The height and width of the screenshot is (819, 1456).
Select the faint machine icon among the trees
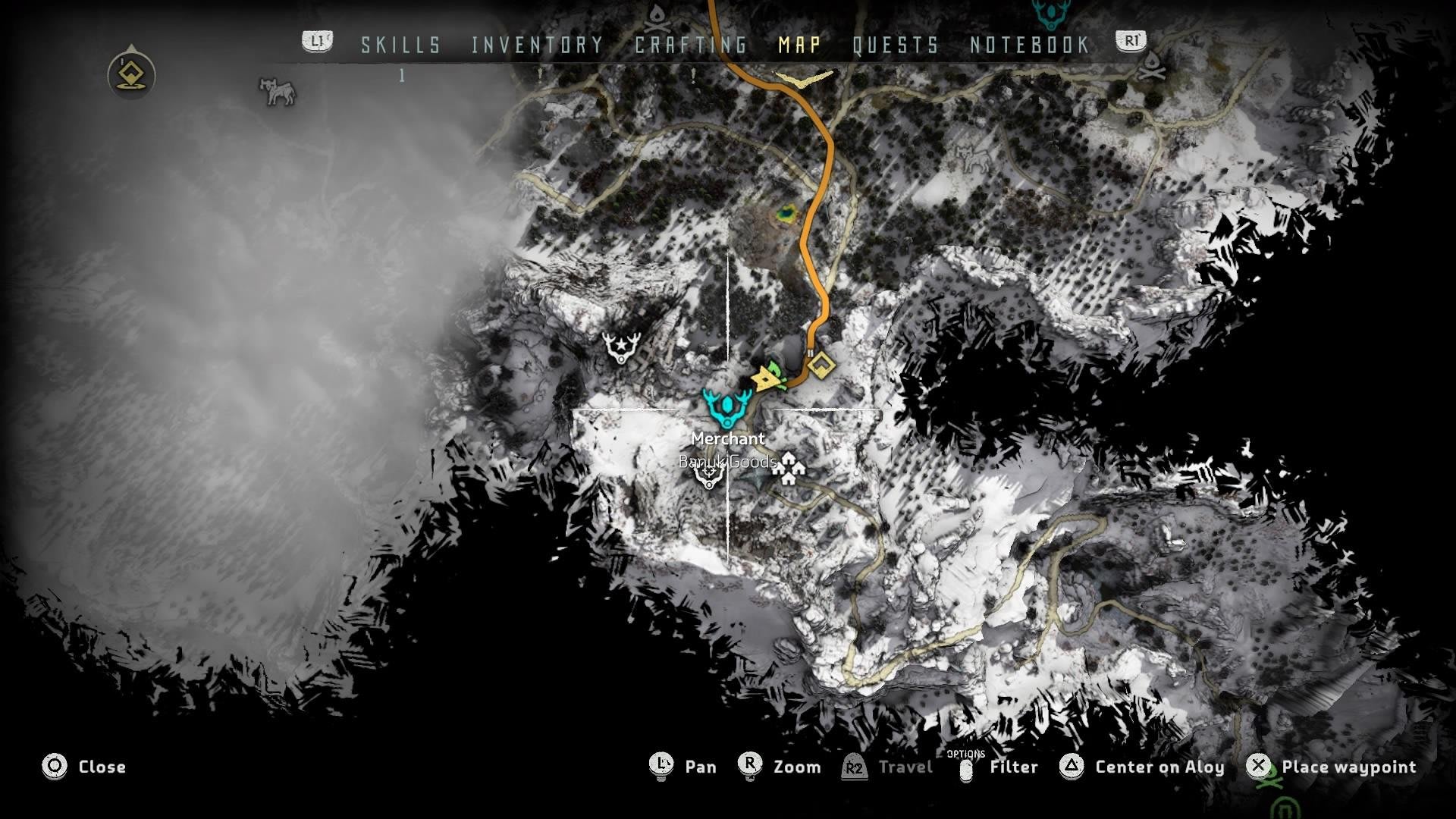tap(973, 158)
